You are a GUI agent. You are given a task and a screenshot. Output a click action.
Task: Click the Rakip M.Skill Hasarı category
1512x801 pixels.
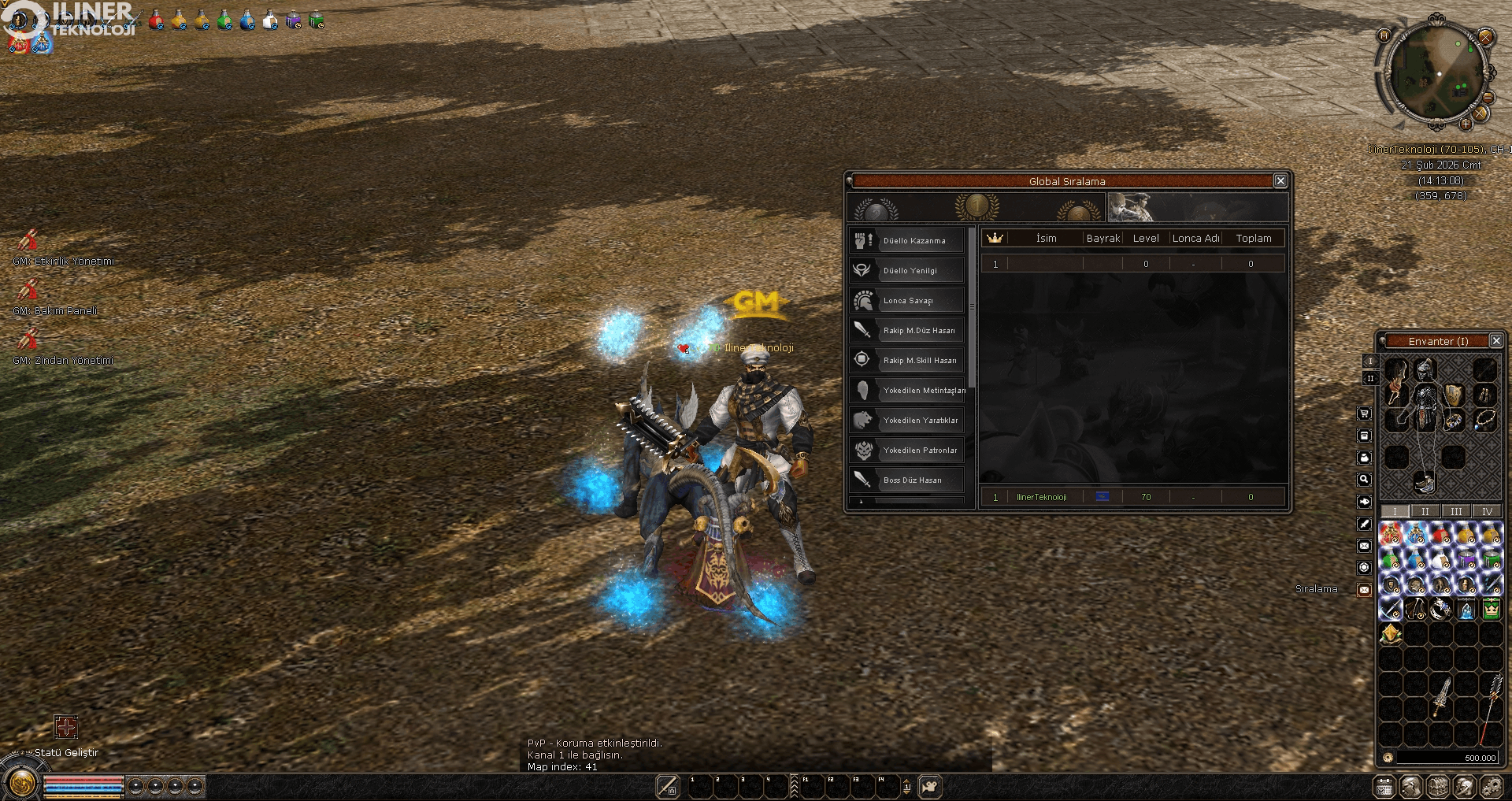pos(907,360)
